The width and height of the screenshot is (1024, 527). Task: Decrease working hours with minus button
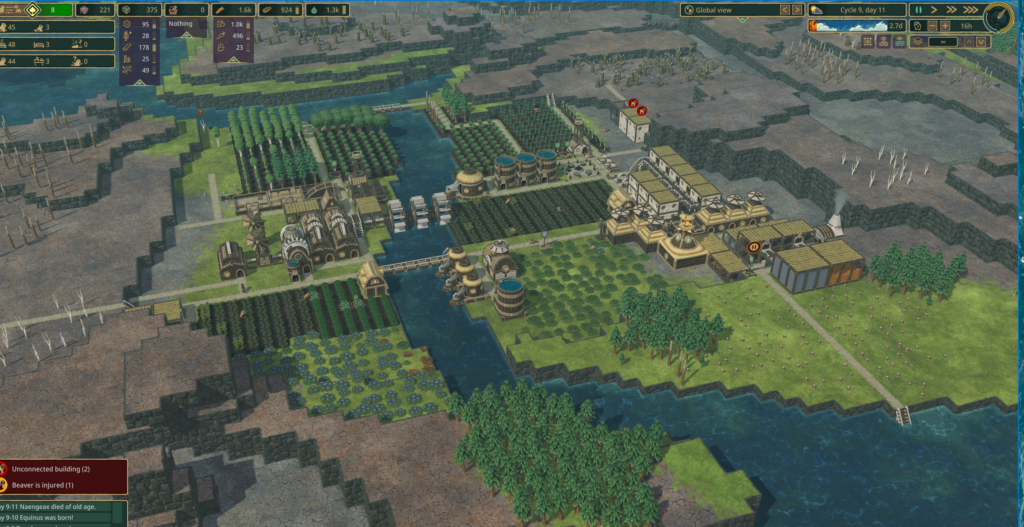[x=932, y=26]
